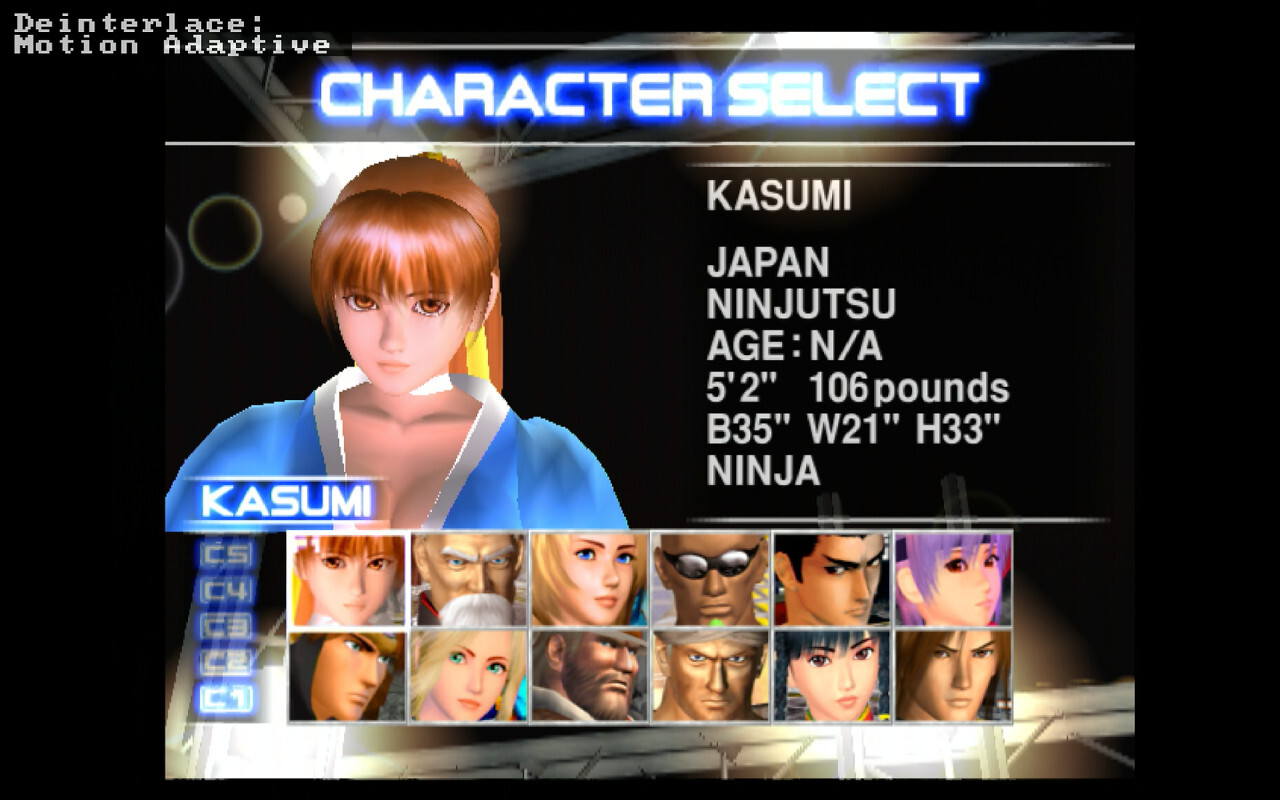Pick the blonde woman with the blue headband
The image size is (1280, 800).
[x=590, y=580]
